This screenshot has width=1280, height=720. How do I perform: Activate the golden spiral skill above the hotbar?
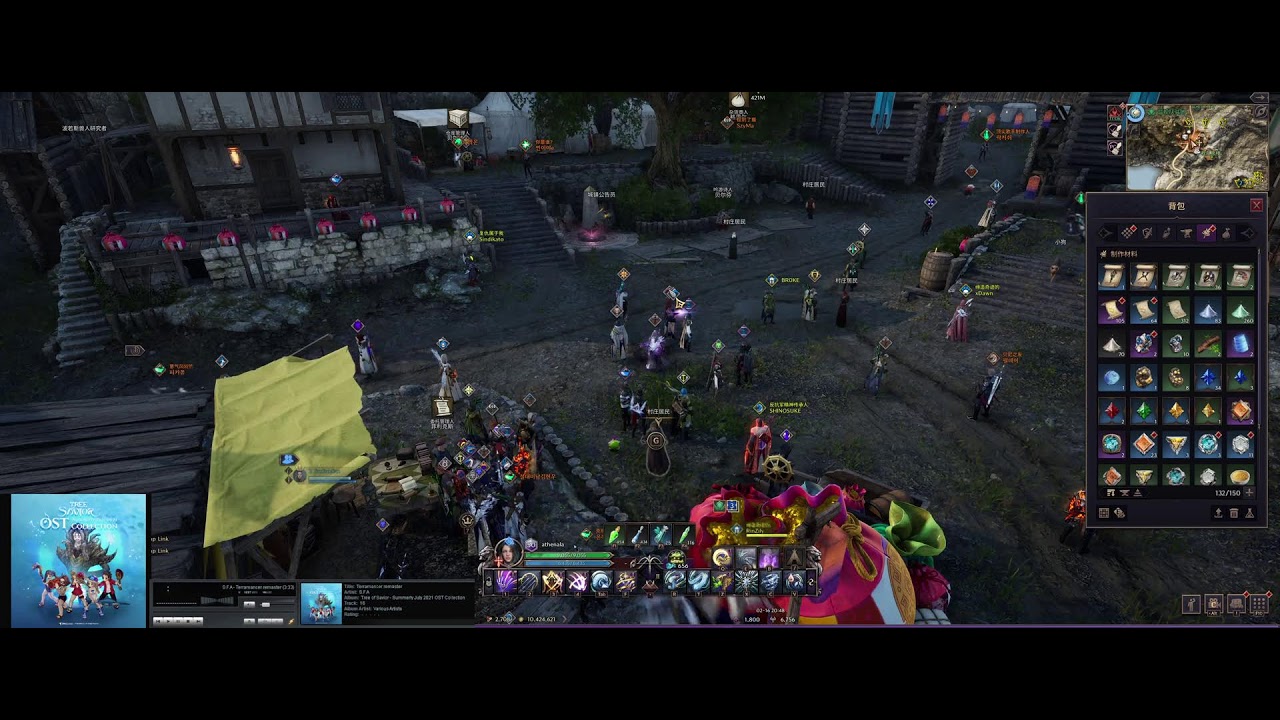[x=721, y=558]
